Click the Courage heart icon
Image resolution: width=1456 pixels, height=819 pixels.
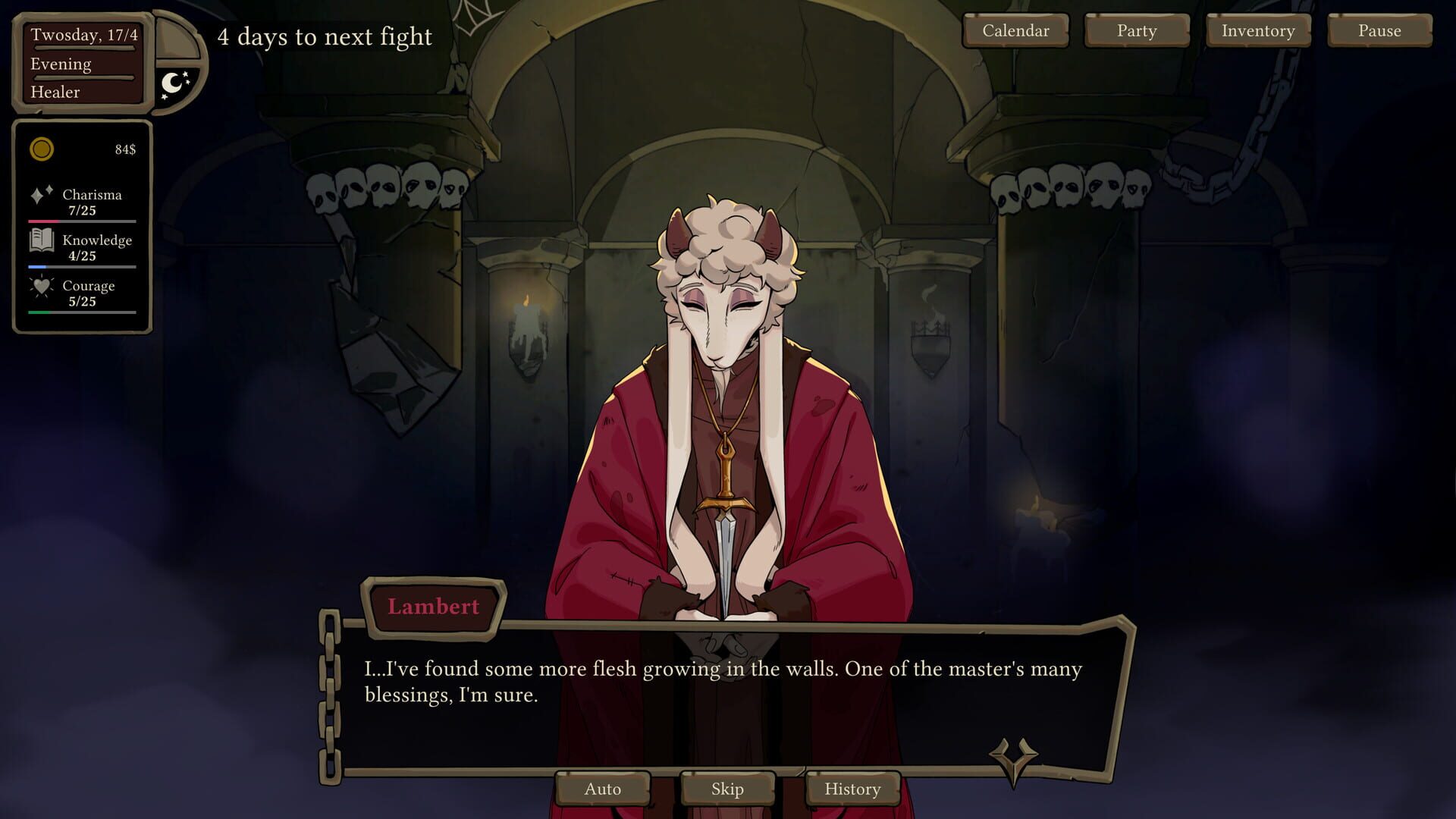[x=41, y=287]
